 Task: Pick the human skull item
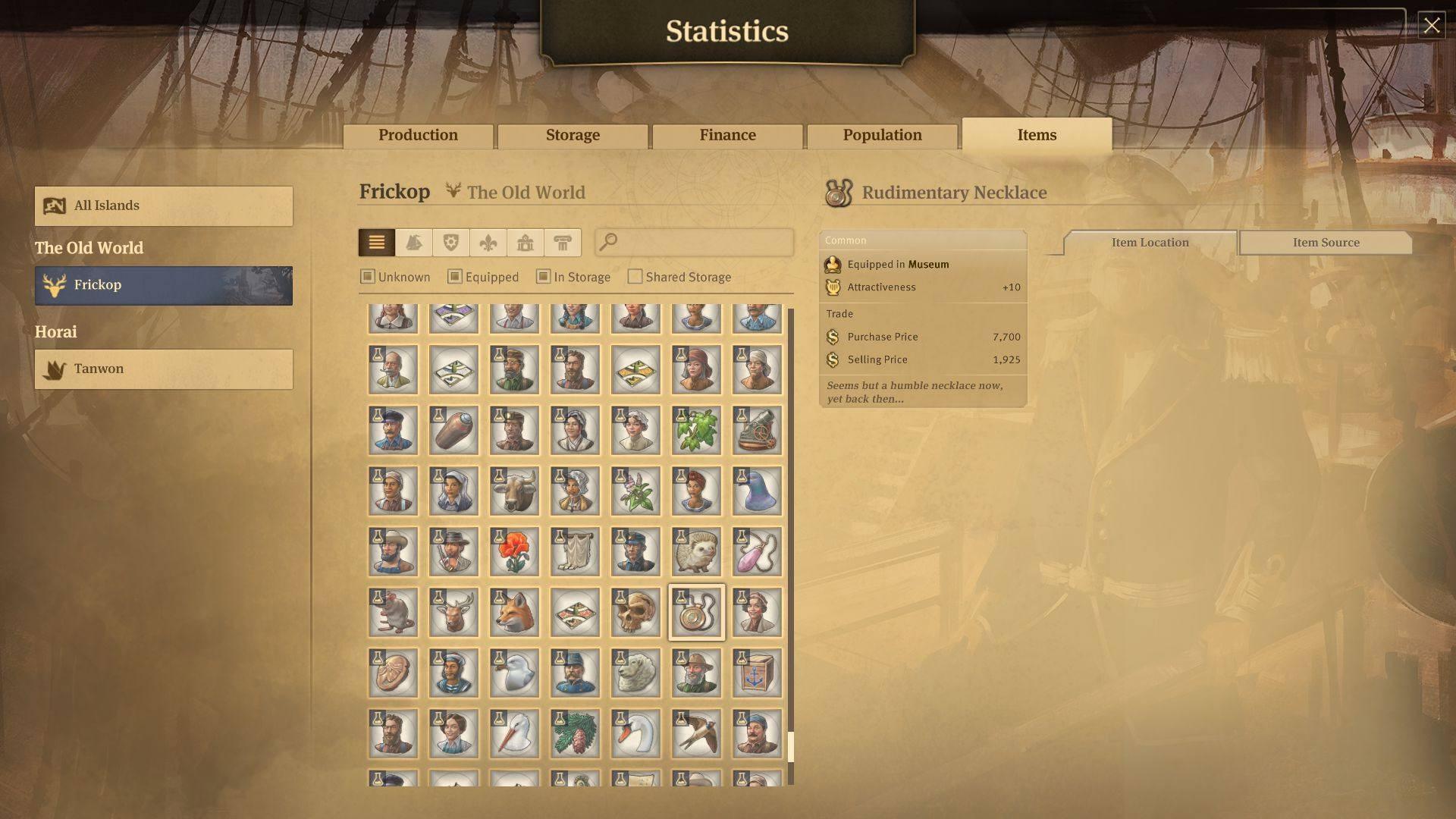click(635, 613)
